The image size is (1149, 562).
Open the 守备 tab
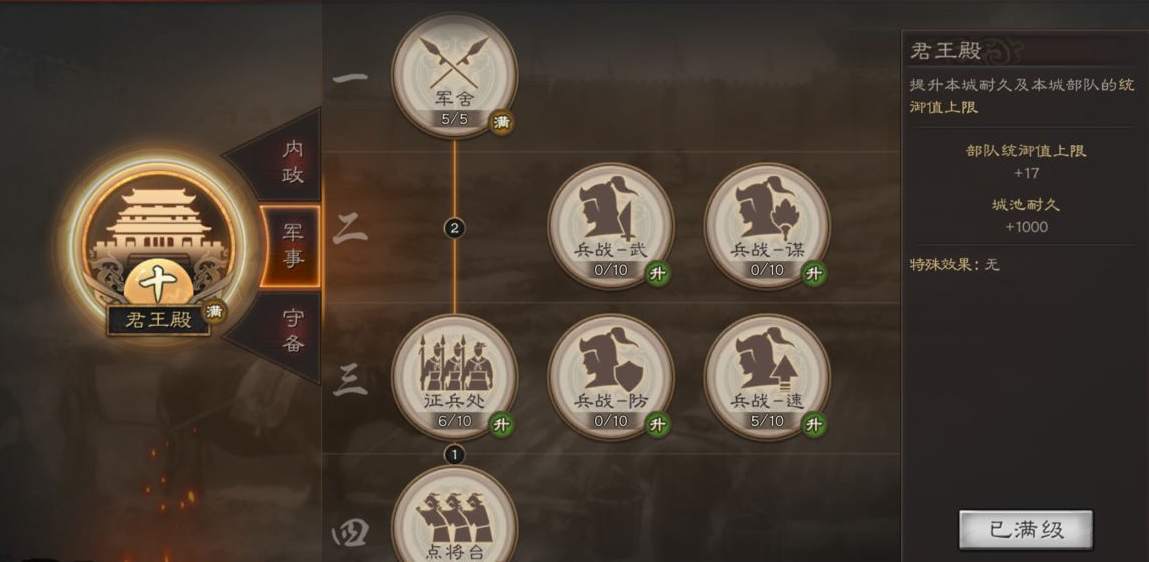[x=291, y=331]
